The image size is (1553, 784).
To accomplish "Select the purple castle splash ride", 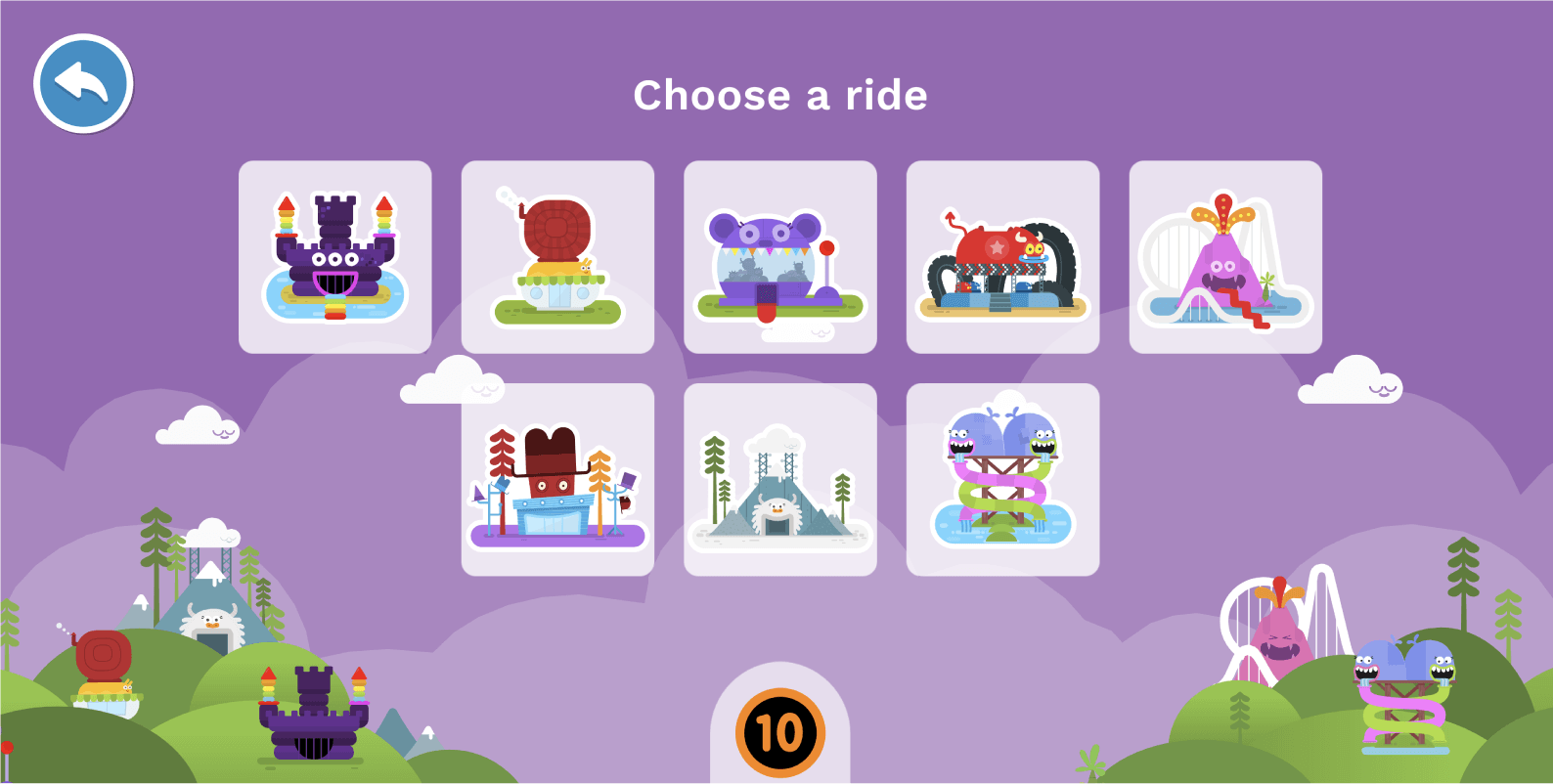I will [x=334, y=256].
